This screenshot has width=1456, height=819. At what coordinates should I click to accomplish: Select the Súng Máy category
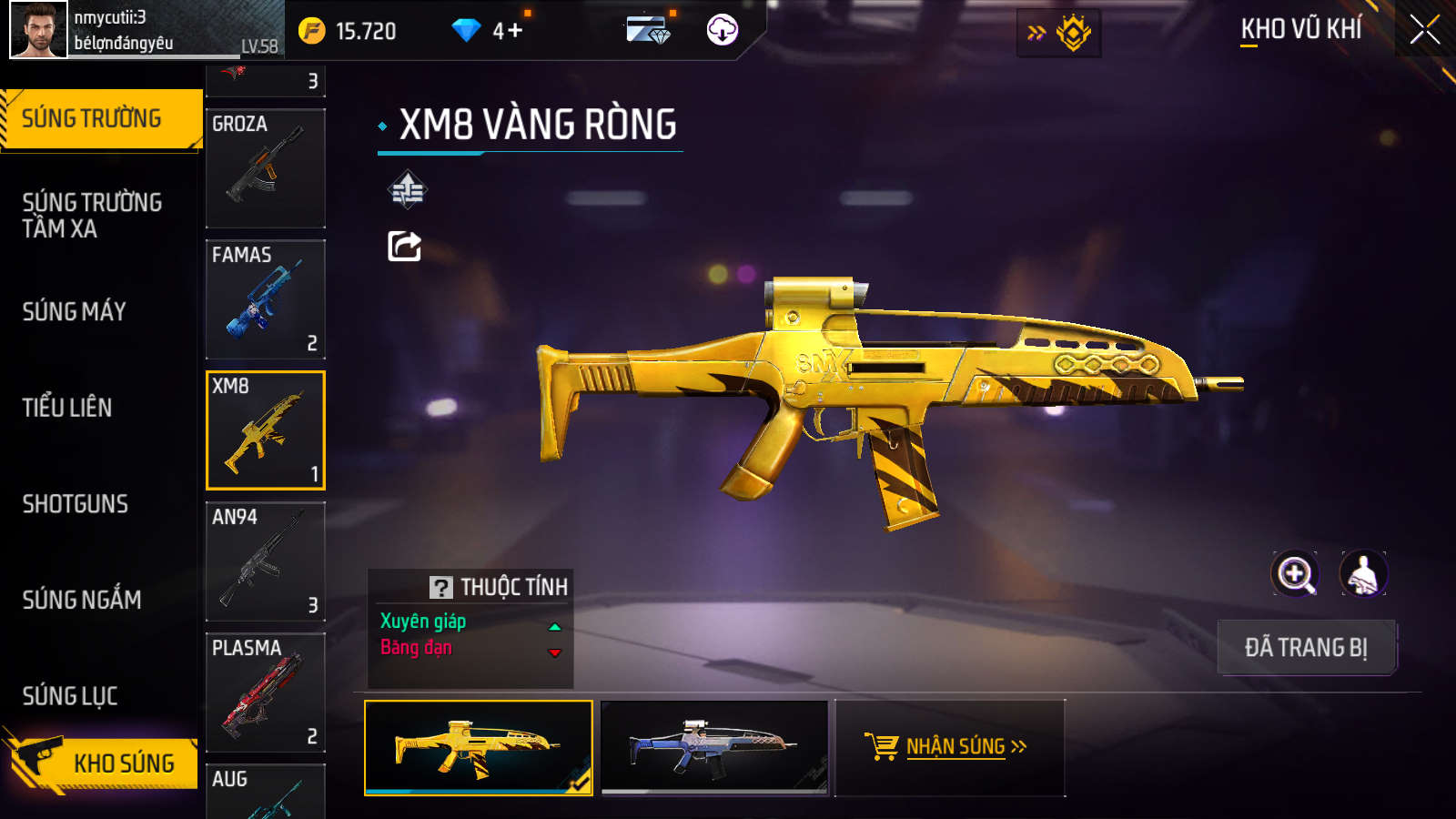[x=75, y=312]
